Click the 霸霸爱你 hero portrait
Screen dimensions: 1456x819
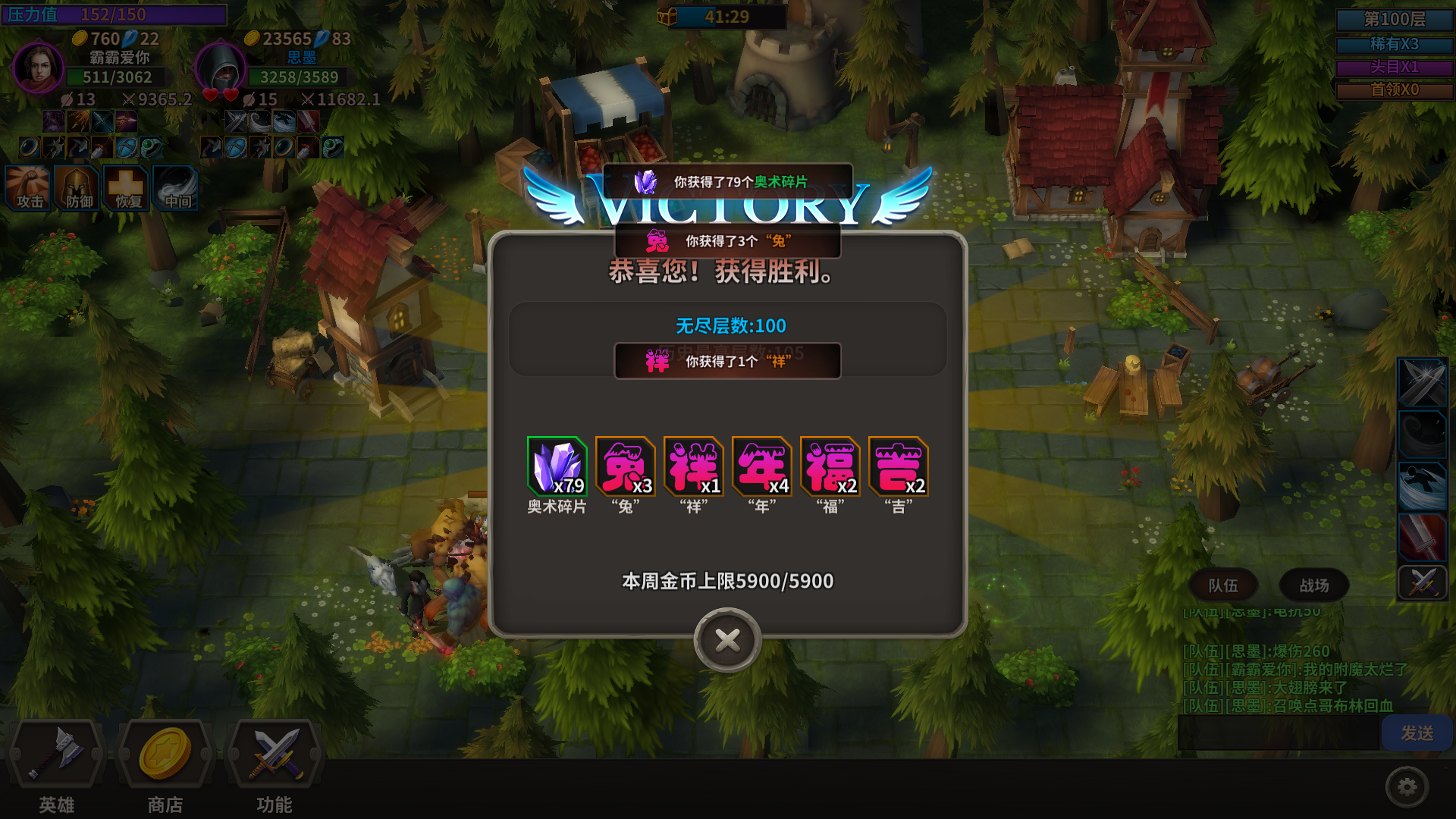click(39, 68)
